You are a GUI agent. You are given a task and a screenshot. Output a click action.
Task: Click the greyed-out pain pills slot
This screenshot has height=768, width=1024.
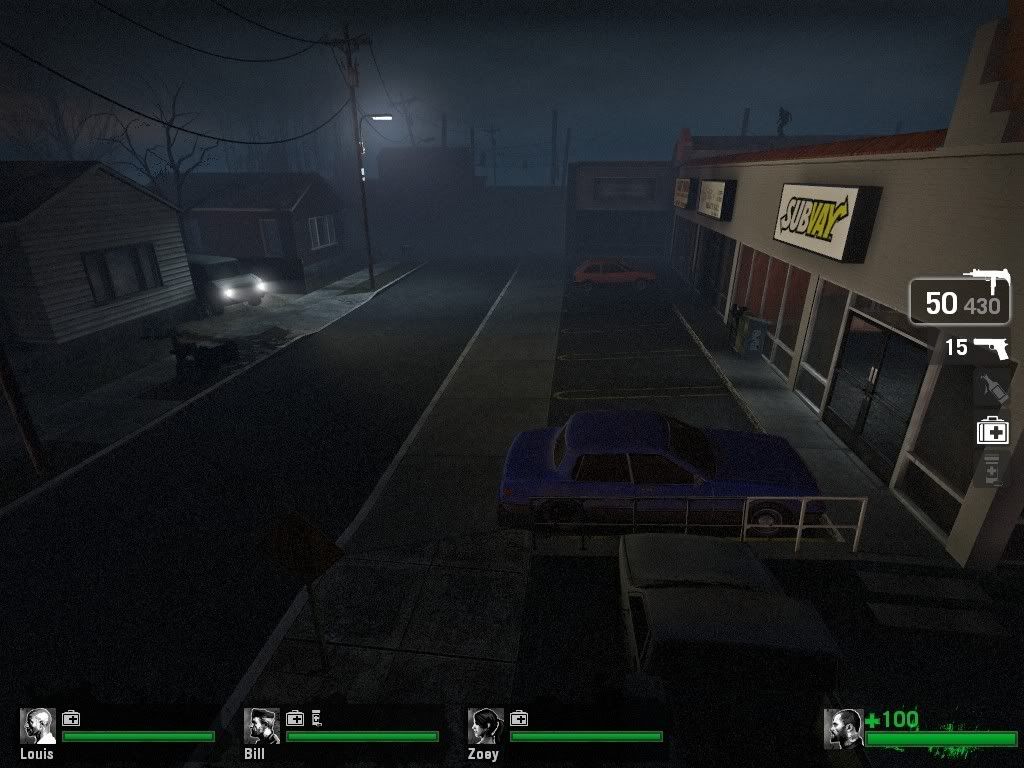pyautogui.click(x=991, y=468)
